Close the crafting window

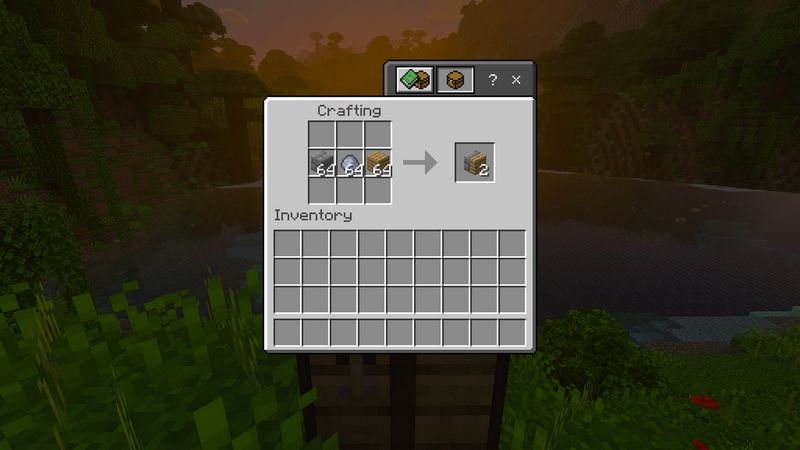click(516, 80)
